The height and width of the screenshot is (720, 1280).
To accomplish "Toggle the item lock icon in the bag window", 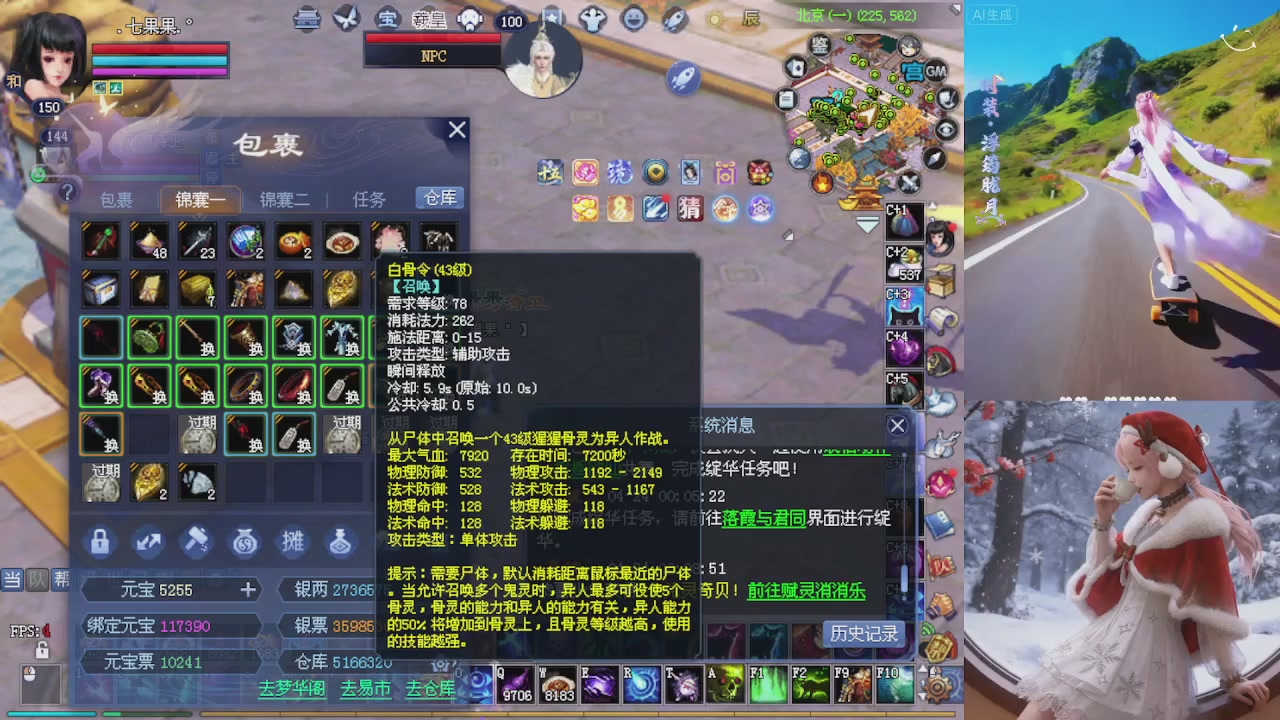I will pos(98,541).
